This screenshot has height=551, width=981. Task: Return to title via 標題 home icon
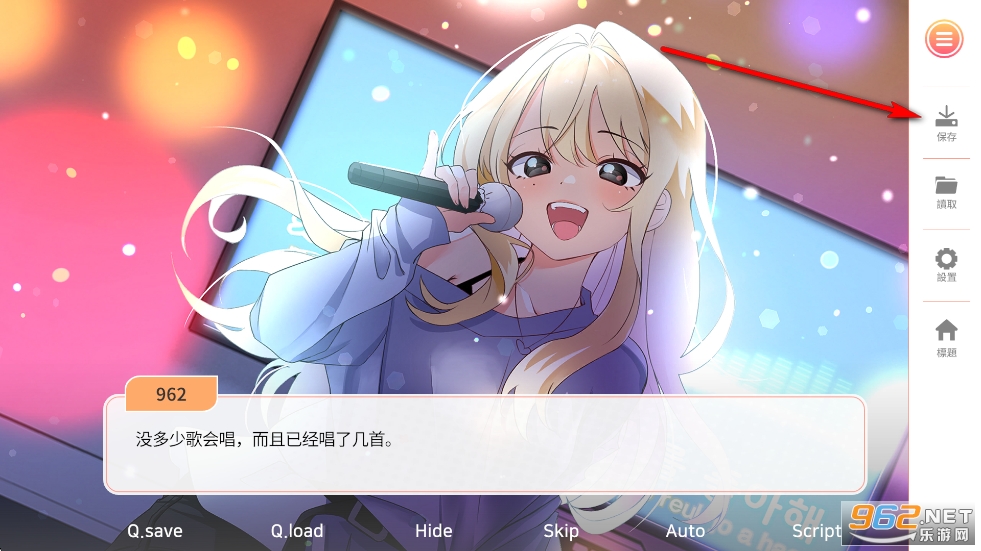(946, 338)
